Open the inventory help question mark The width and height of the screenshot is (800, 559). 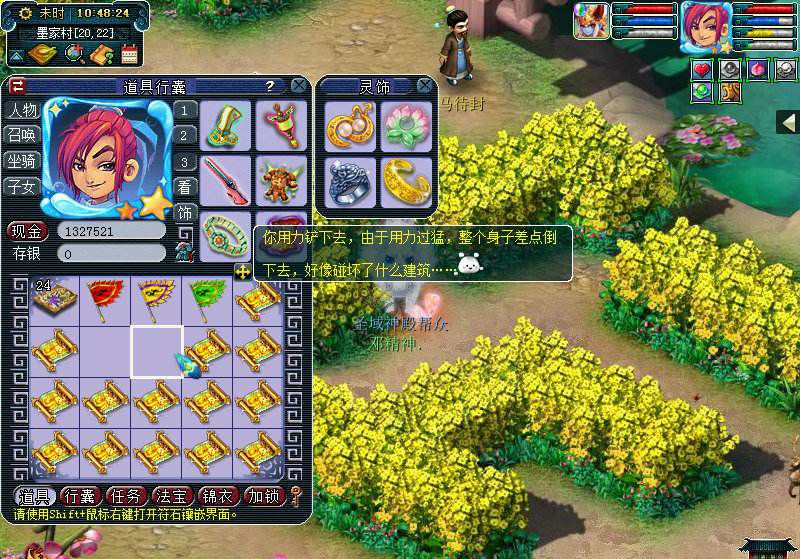tap(270, 87)
